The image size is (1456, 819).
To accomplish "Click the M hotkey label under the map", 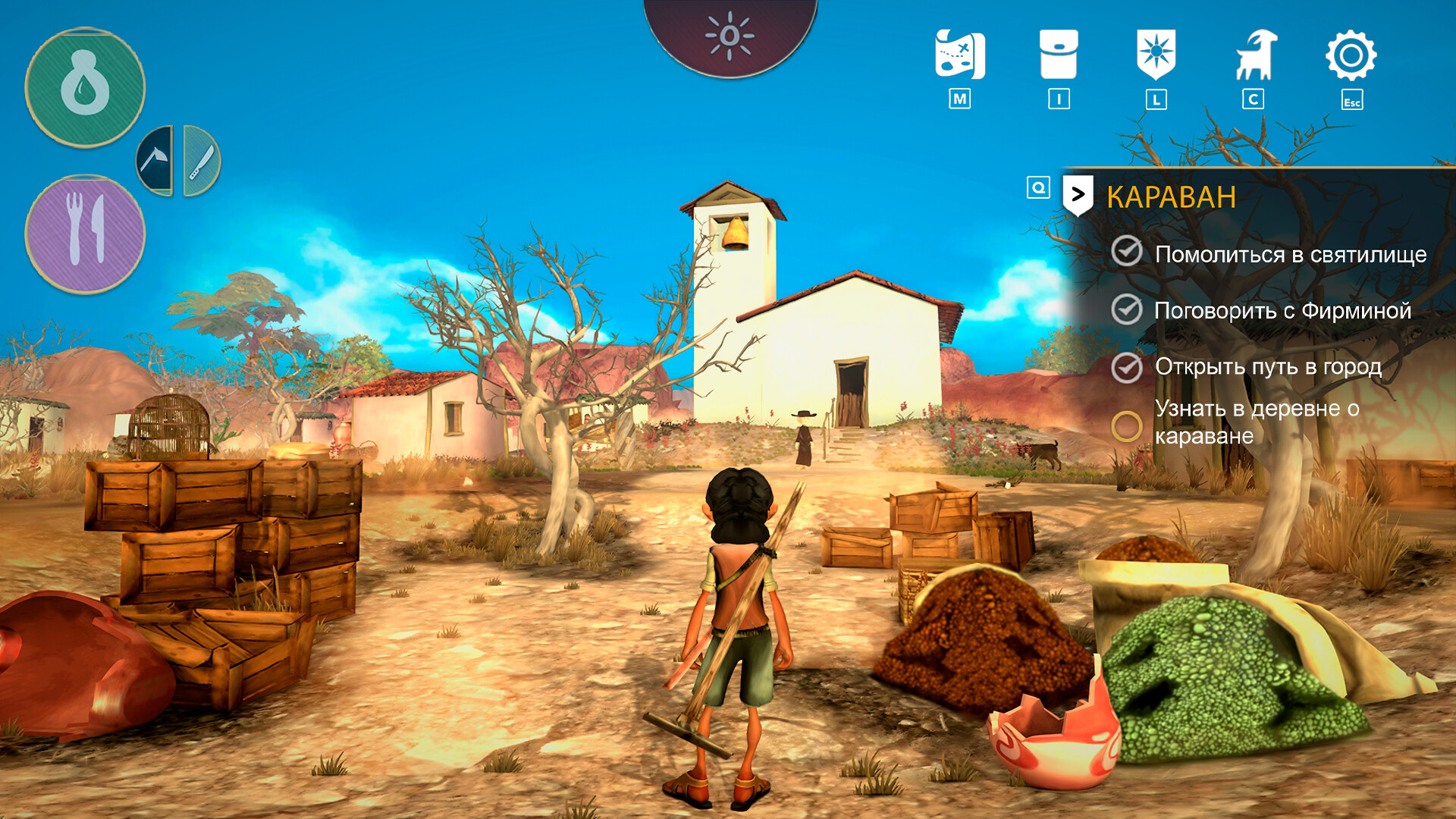I will 960,97.
